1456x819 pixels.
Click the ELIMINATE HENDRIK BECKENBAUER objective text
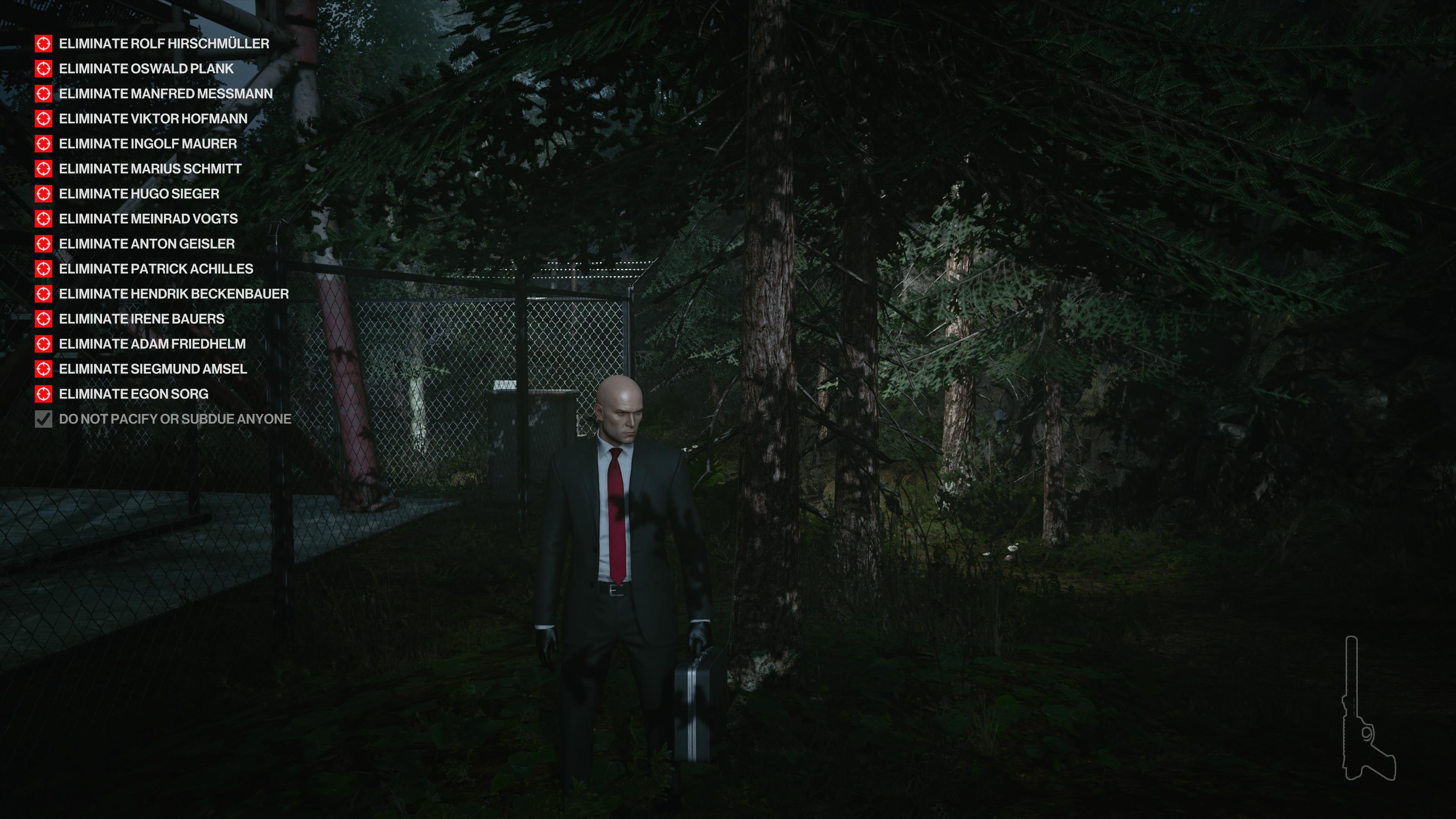pyautogui.click(x=173, y=294)
